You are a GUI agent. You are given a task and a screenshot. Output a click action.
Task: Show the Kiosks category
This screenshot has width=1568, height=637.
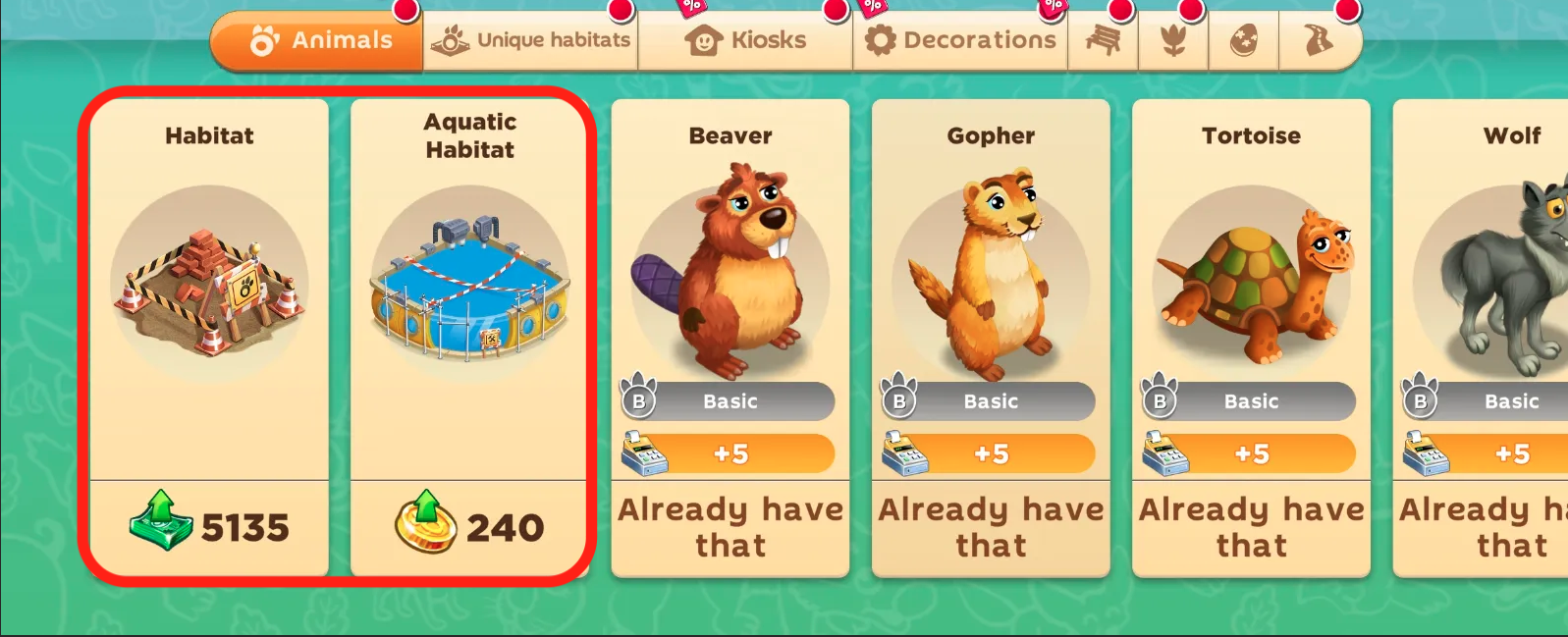click(x=745, y=41)
